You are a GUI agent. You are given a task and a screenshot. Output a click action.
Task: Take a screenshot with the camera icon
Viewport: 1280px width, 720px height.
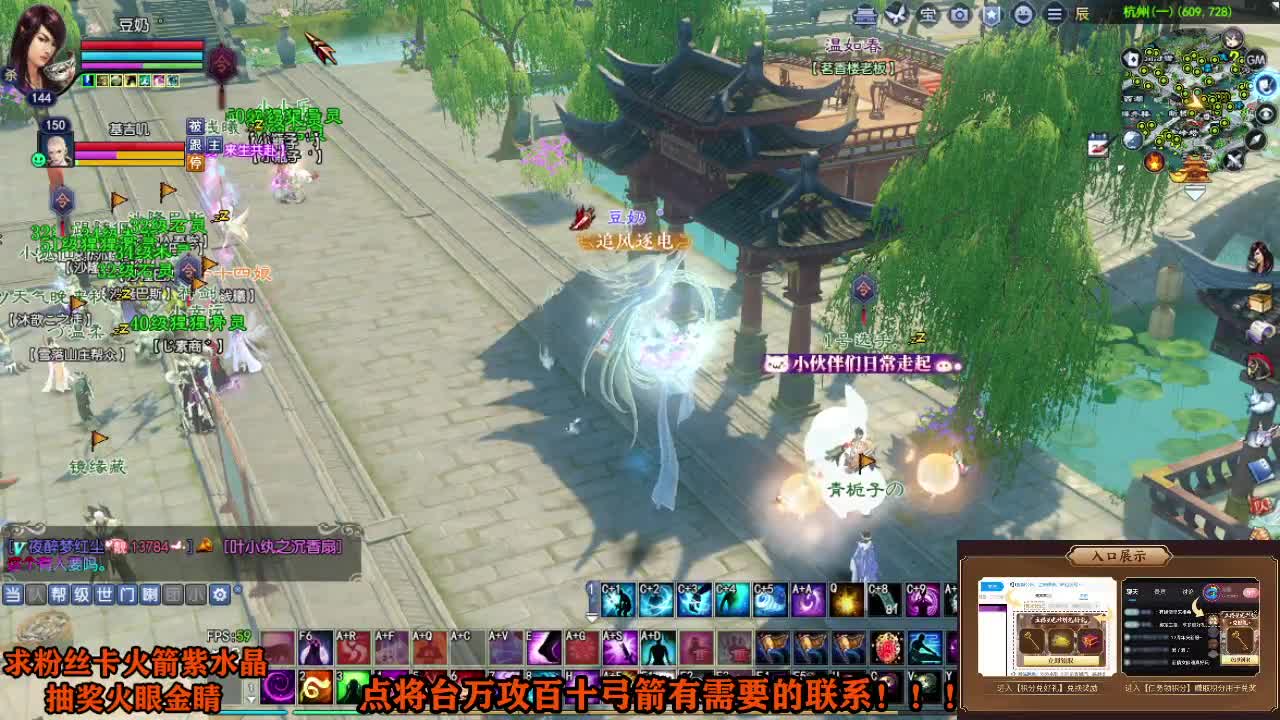(958, 15)
